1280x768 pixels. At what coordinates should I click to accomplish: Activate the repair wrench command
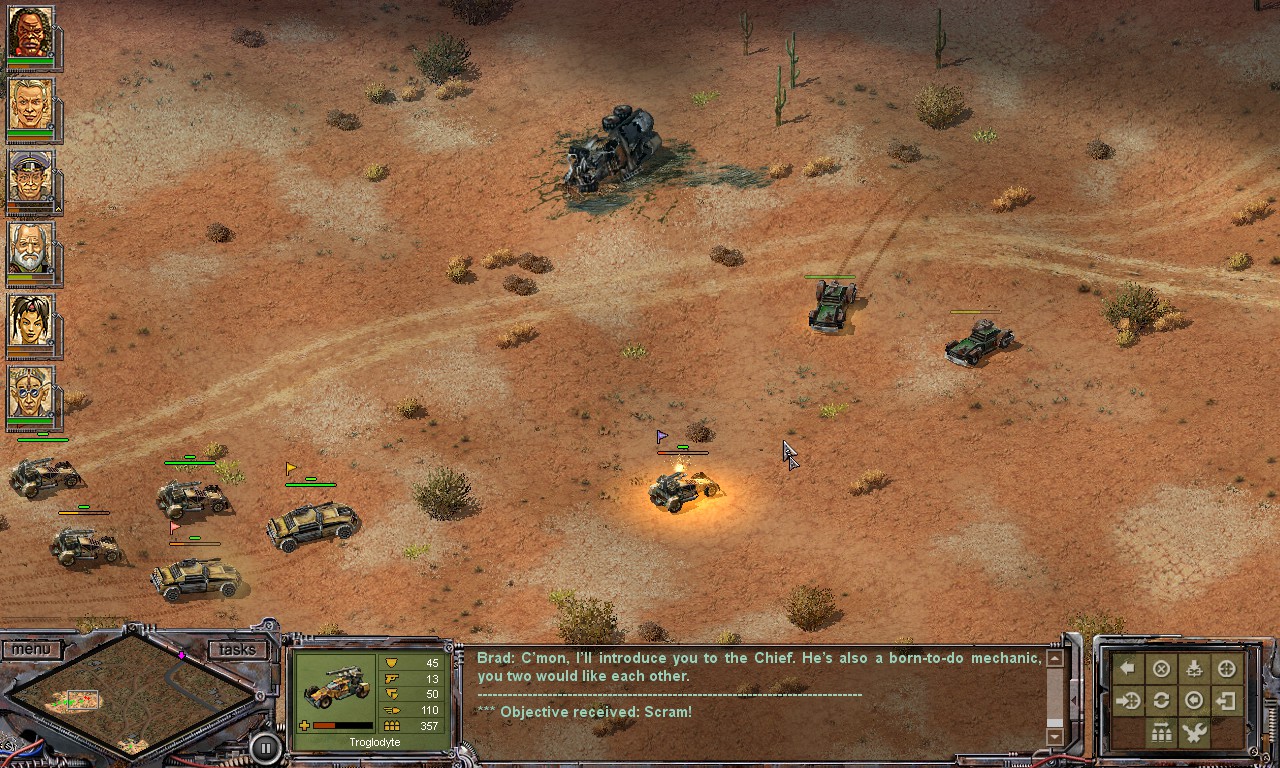point(1193,732)
